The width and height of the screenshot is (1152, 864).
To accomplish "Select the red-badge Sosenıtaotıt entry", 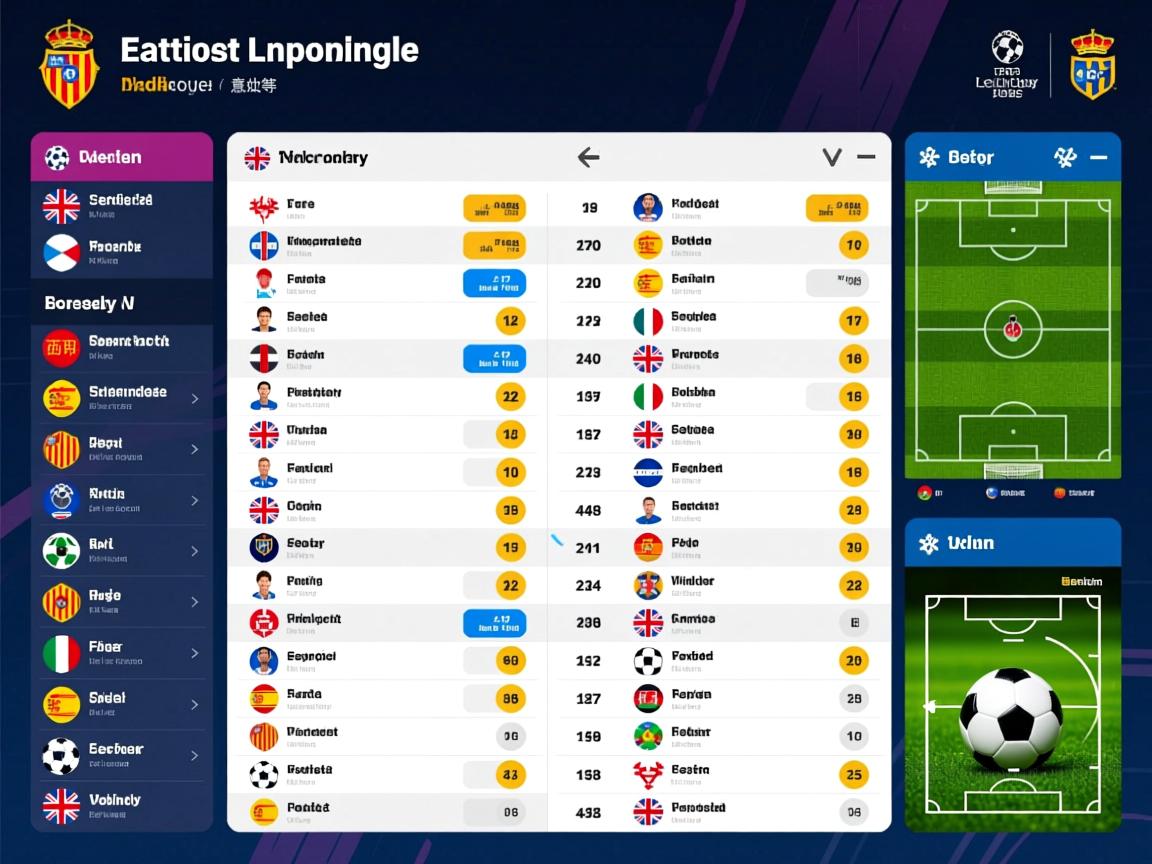I will tap(122, 347).
